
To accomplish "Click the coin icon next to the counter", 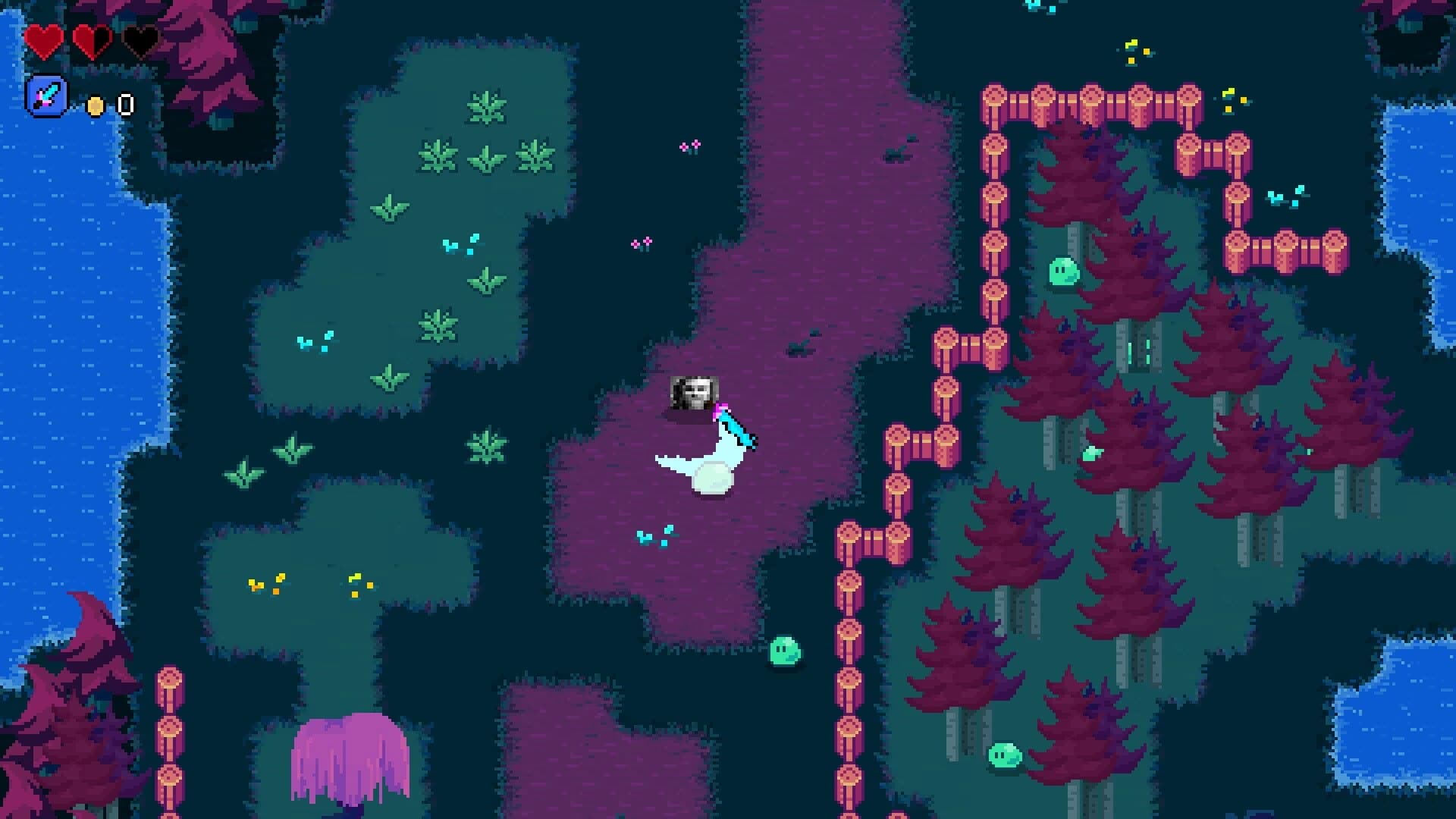I will (95, 105).
